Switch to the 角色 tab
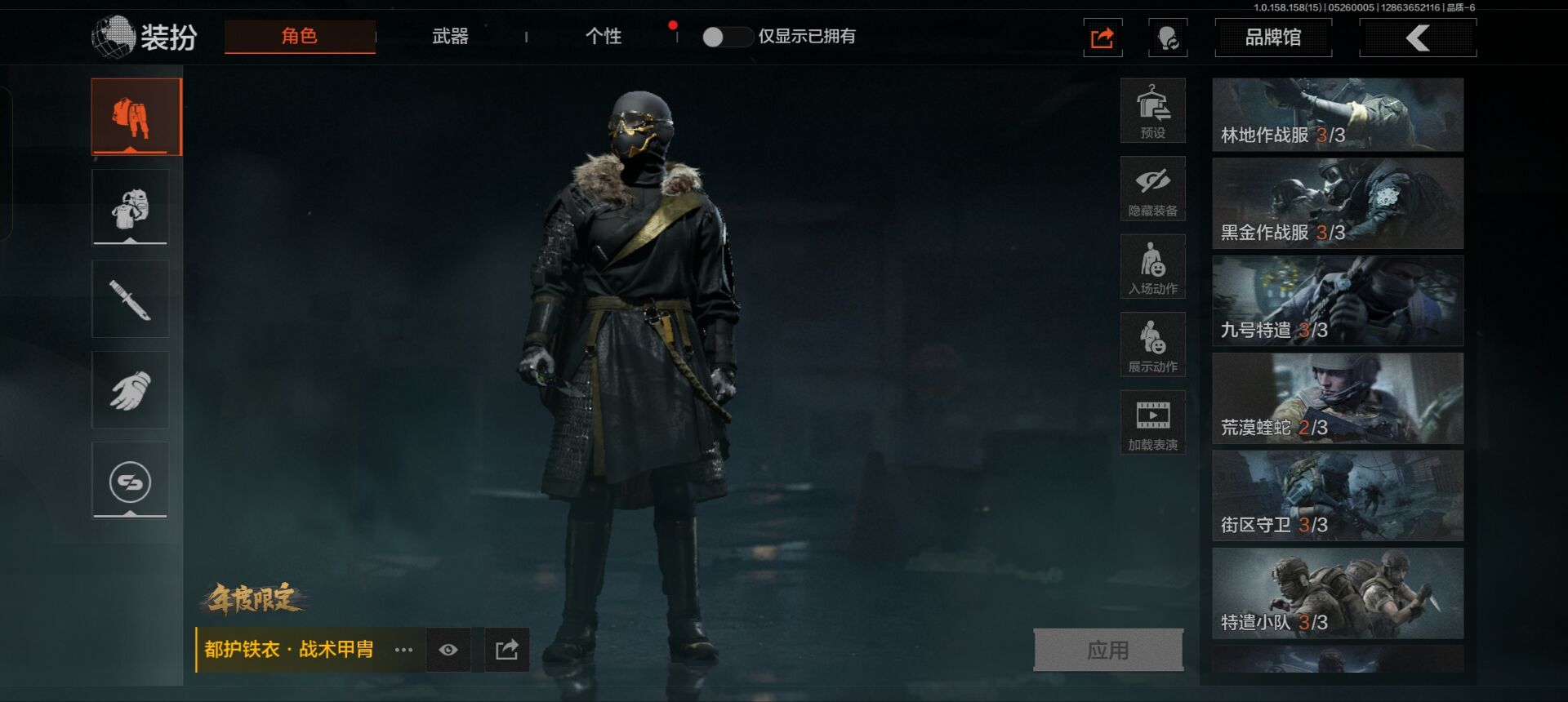 click(x=300, y=37)
